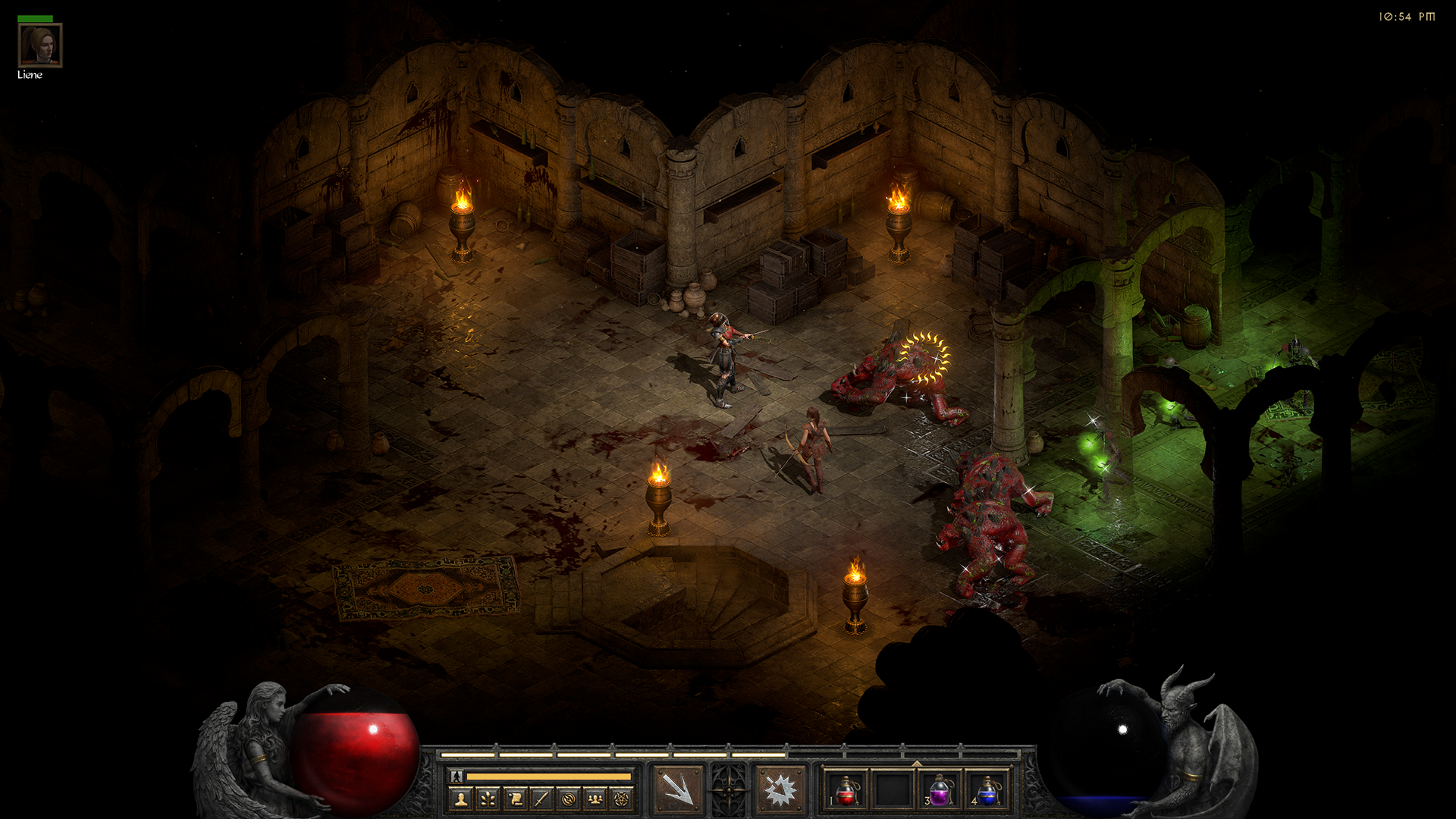Screen dimensions: 1456x819
Task: Open the skill tree plant icon
Action: [488, 799]
